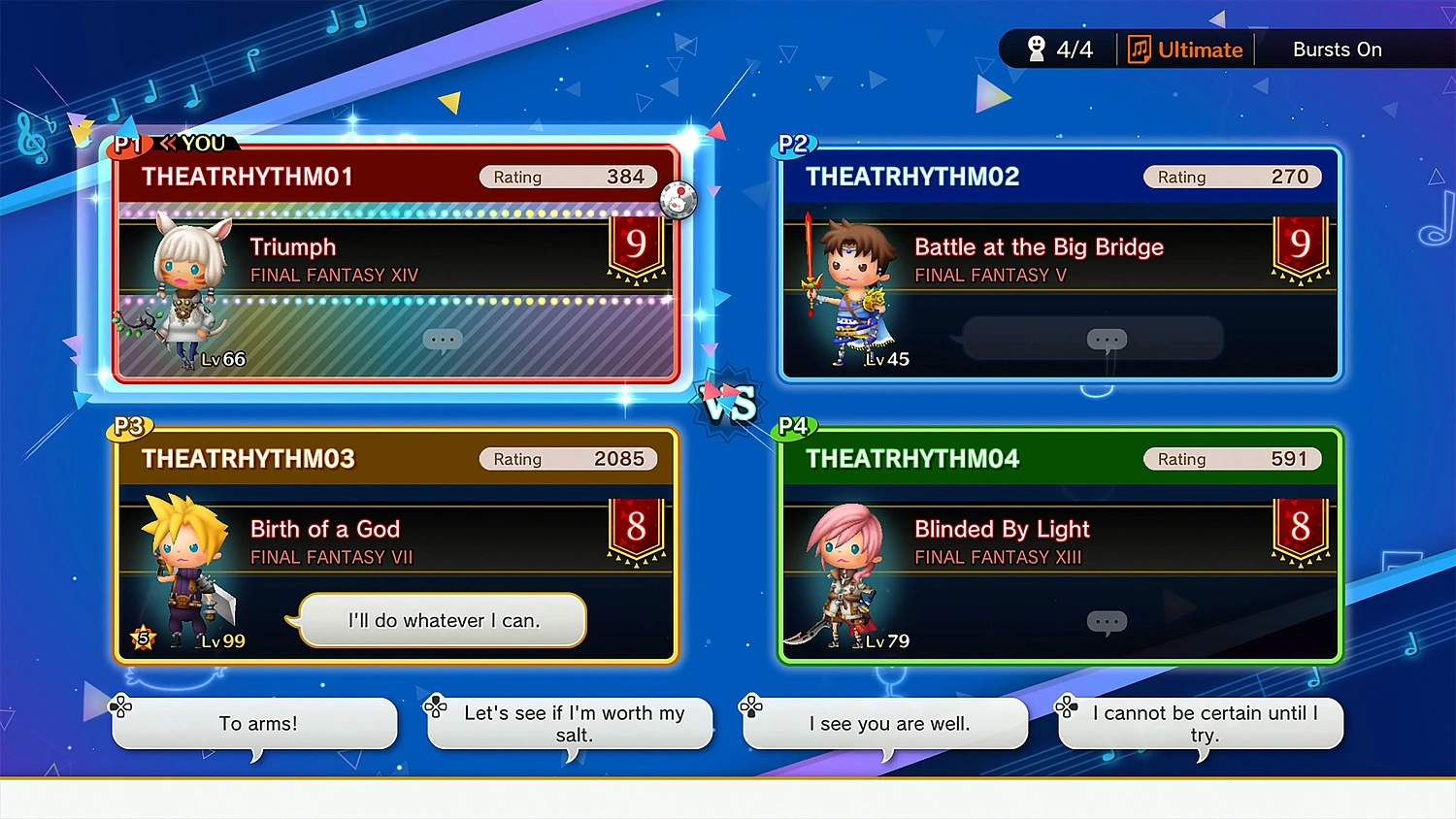The width and height of the screenshot is (1456, 819).
Task: Click Cloud's star level badge
Action: 142,638
